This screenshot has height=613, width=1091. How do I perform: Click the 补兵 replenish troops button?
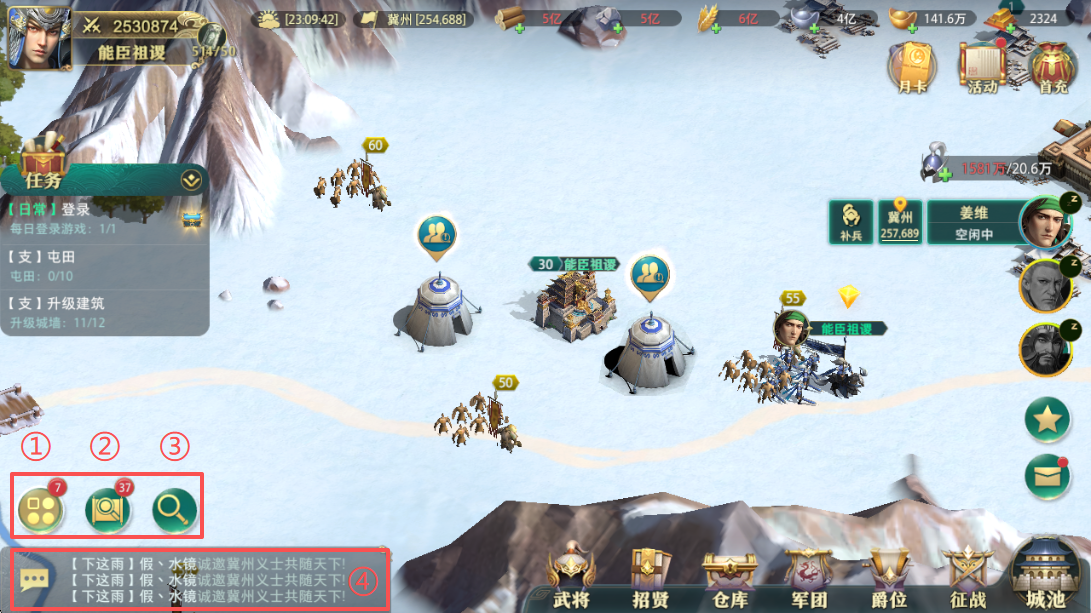[x=850, y=222]
